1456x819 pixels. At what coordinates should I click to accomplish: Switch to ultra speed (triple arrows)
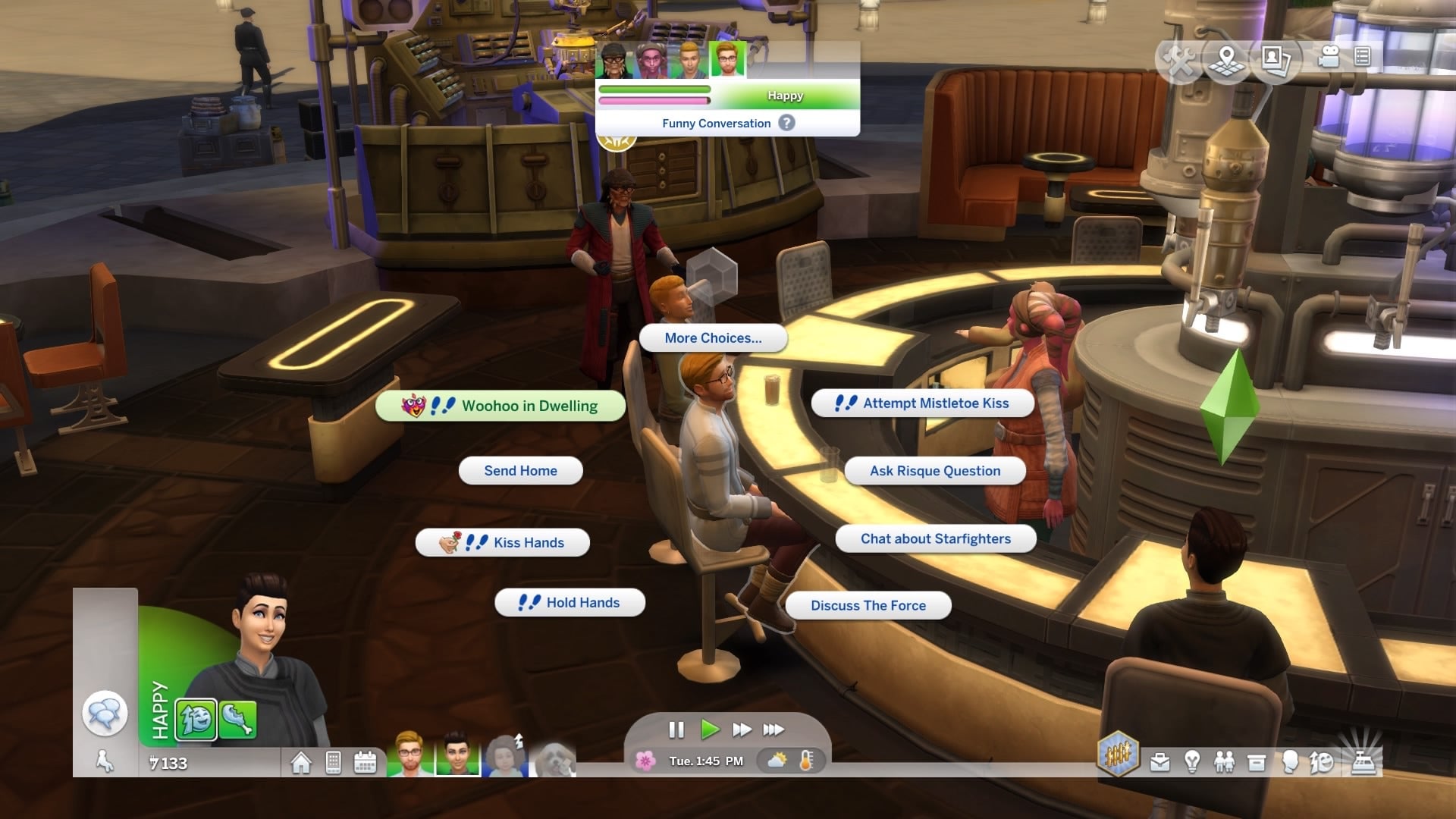click(773, 730)
